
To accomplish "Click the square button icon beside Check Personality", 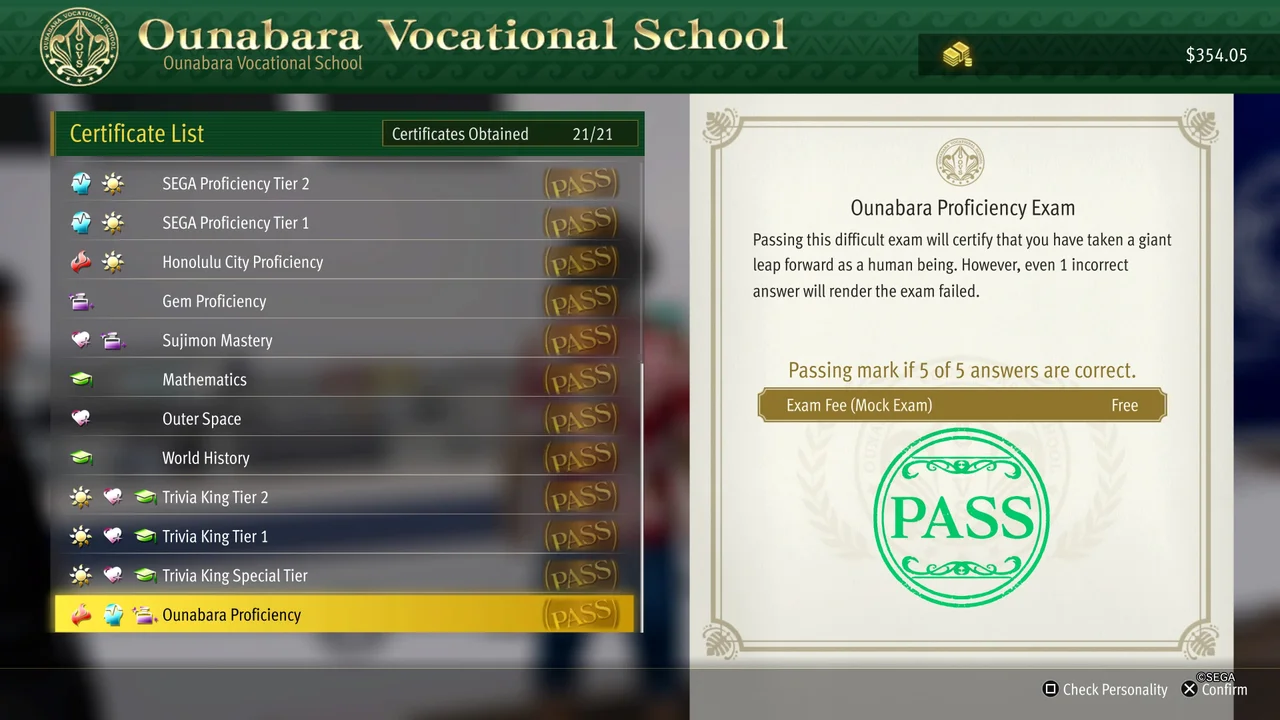I will point(1049,689).
